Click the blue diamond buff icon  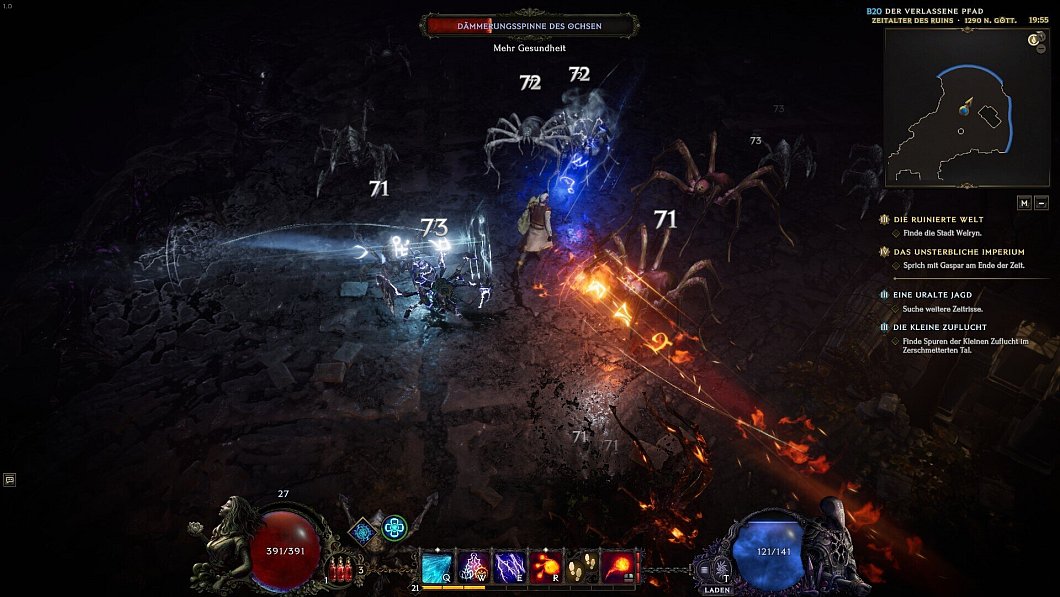363,530
